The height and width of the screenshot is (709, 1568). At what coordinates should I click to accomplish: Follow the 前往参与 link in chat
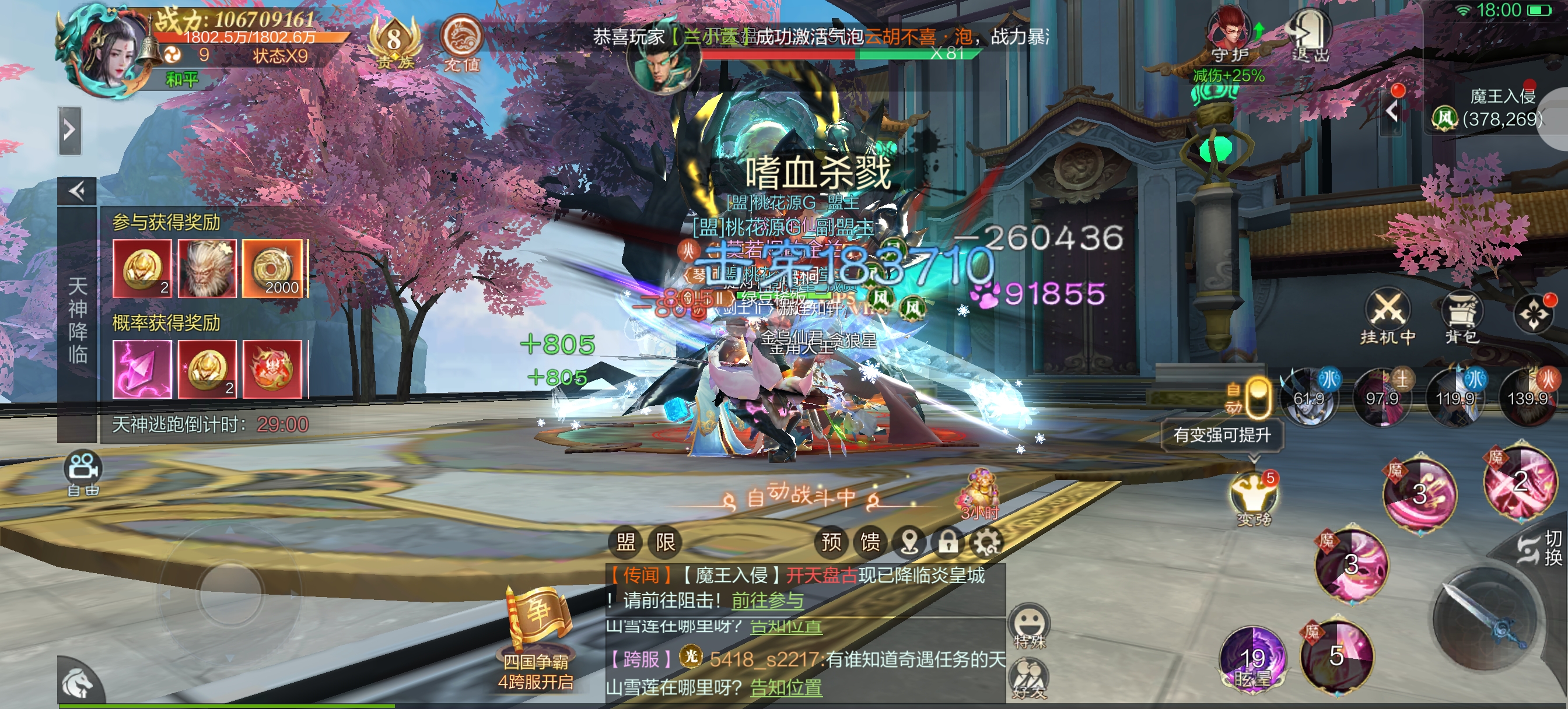[767, 601]
